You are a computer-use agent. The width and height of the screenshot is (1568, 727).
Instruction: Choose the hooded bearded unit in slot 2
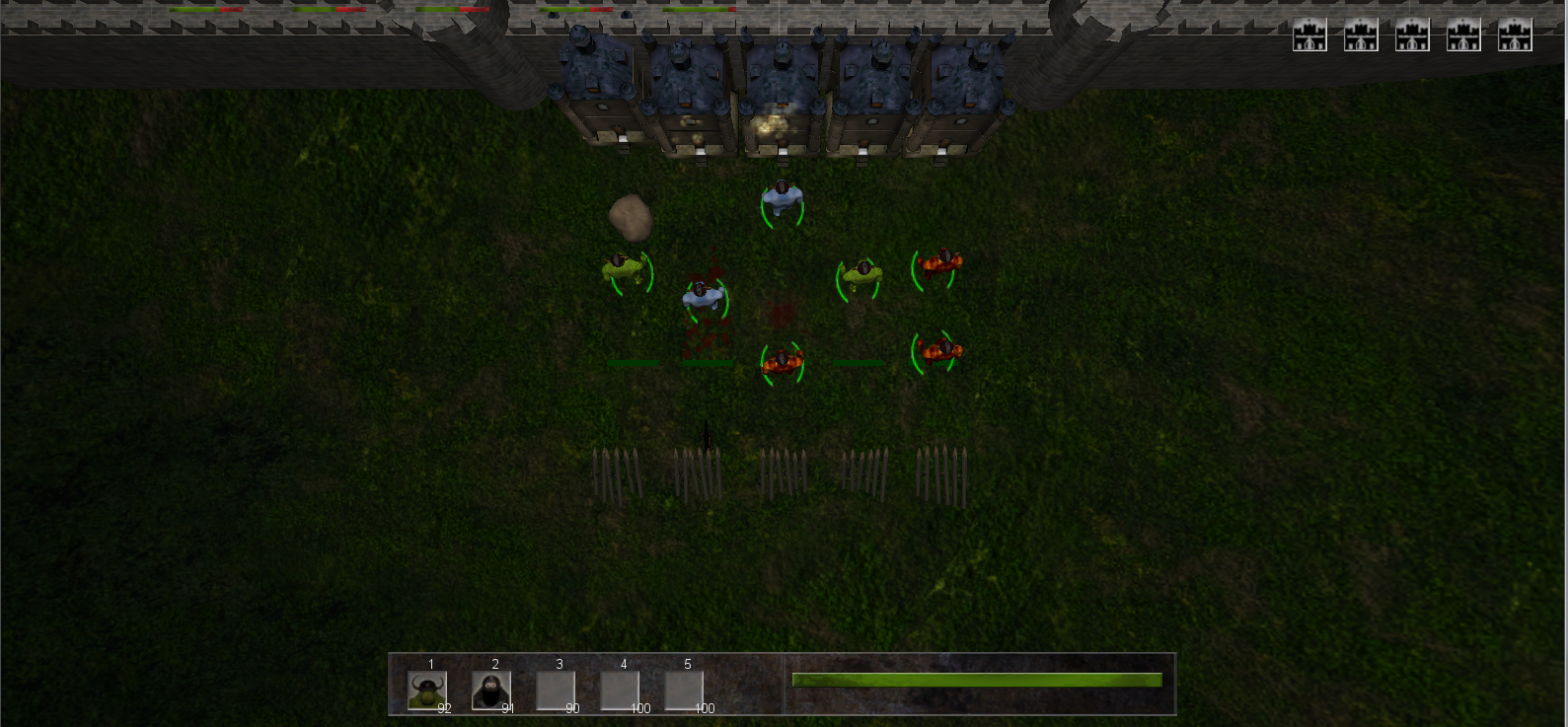tap(490, 691)
